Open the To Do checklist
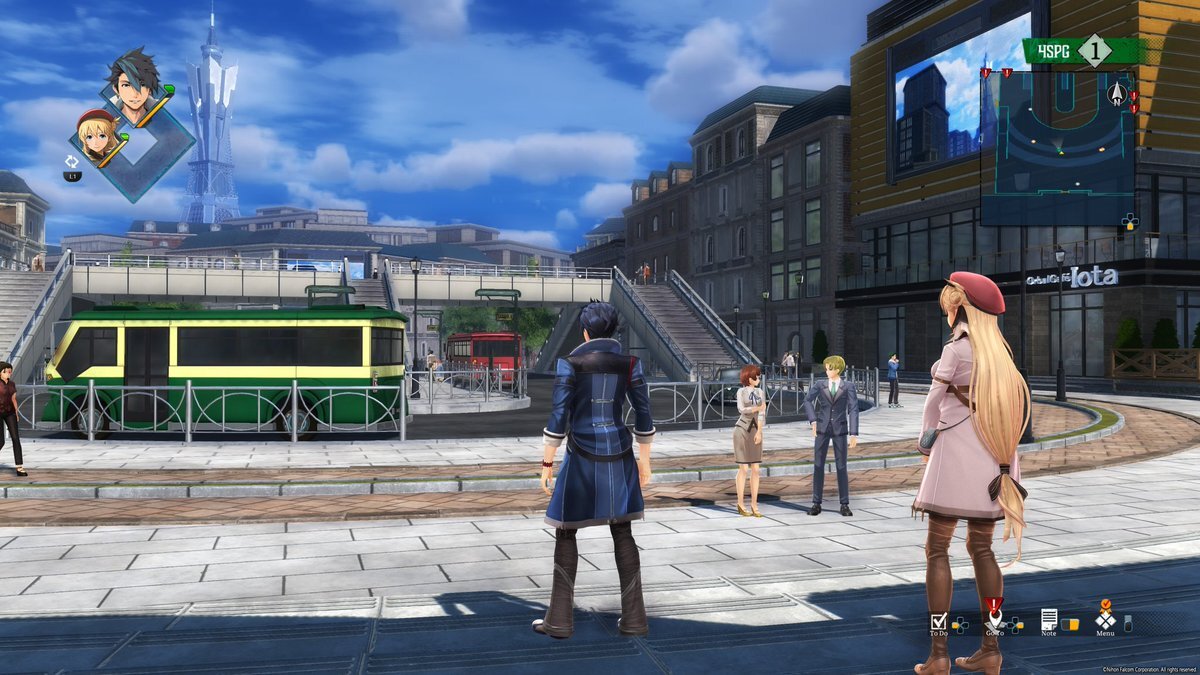 point(938,621)
